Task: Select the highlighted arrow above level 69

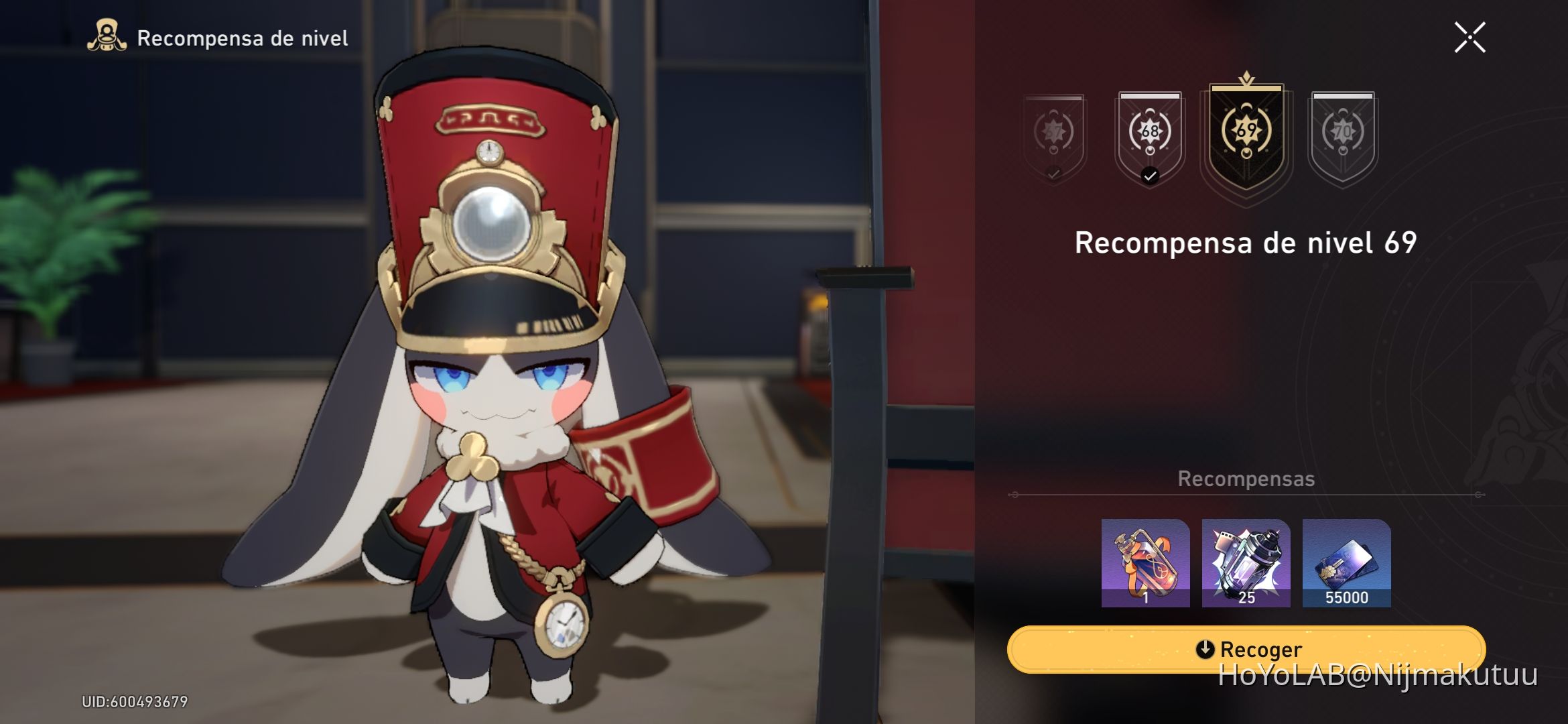Action: click(x=1246, y=78)
